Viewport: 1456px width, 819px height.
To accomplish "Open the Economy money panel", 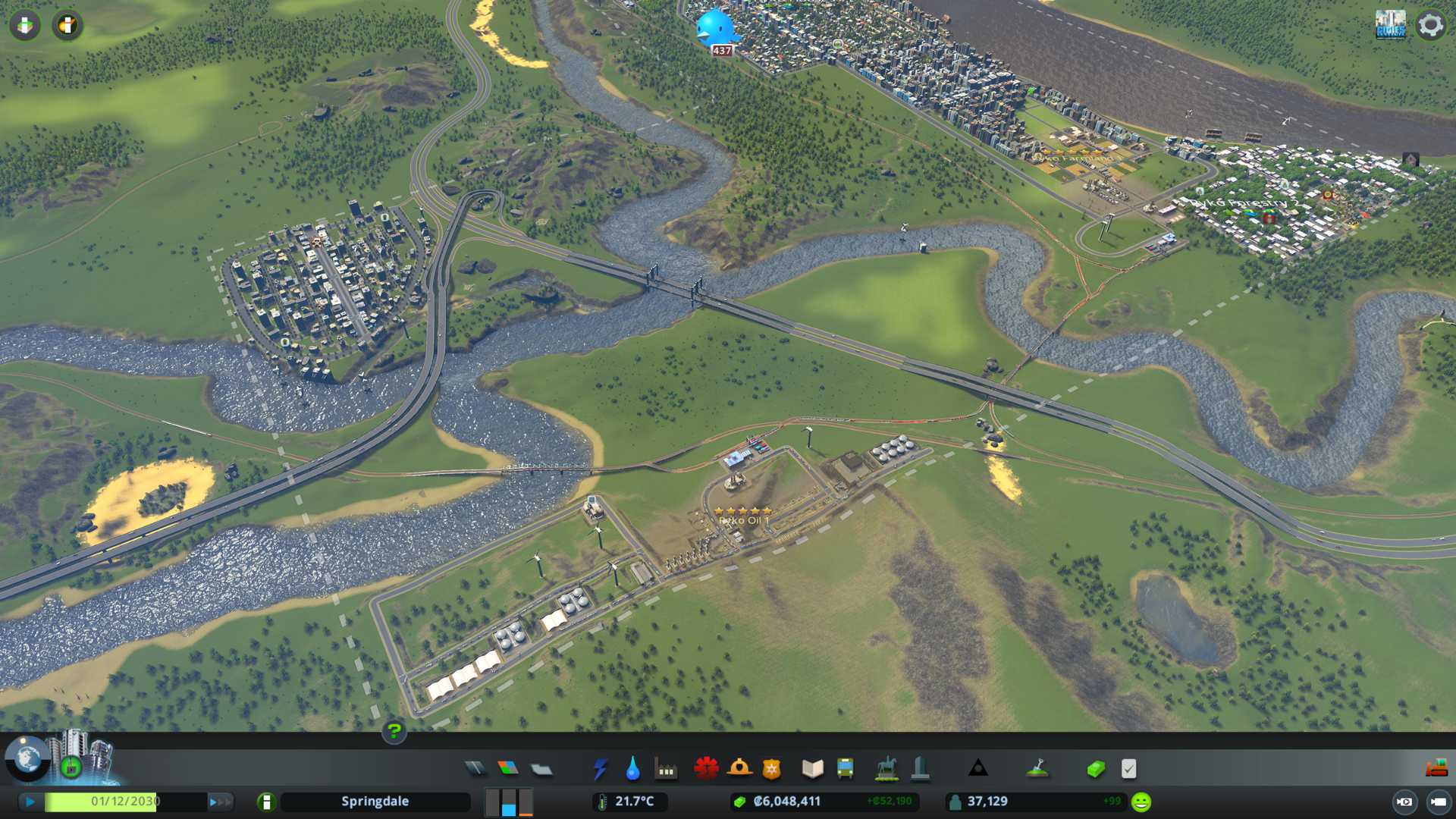I will point(1096,769).
